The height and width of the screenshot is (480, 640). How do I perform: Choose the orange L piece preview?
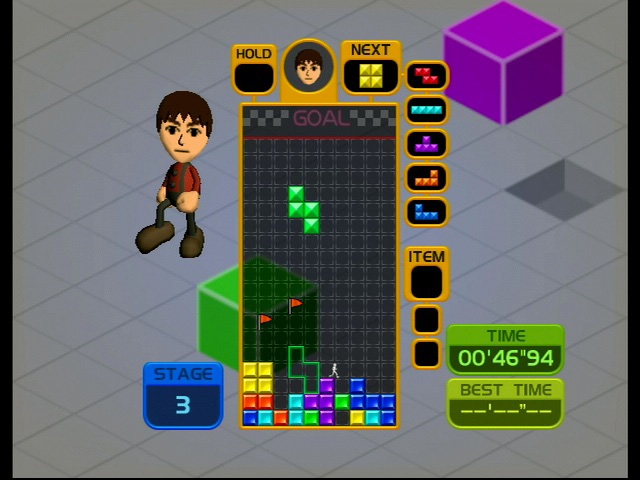click(427, 178)
